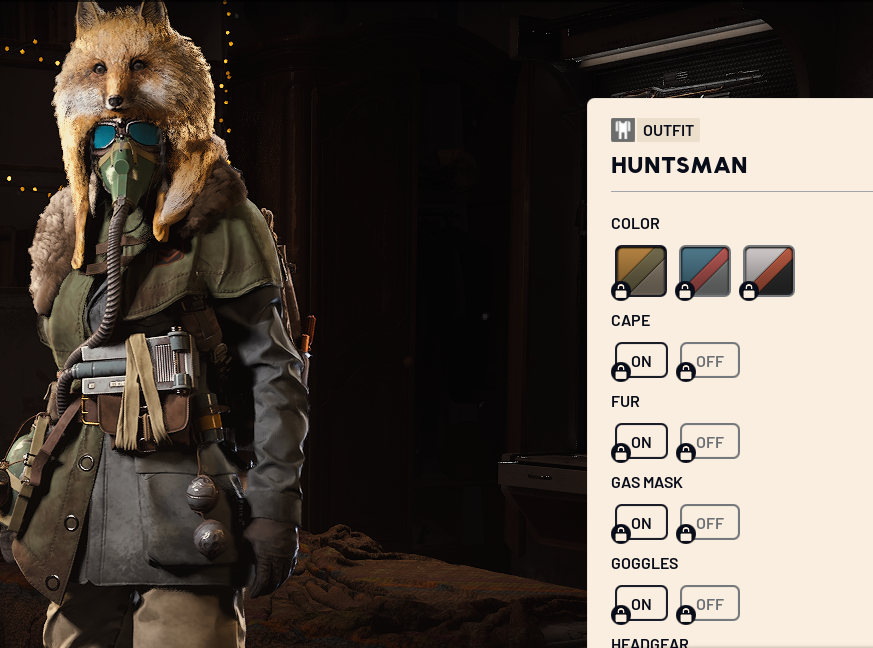Viewport: 873px width, 648px height.
Task: Enable the Gas Mask with ON
Action: point(641,522)
